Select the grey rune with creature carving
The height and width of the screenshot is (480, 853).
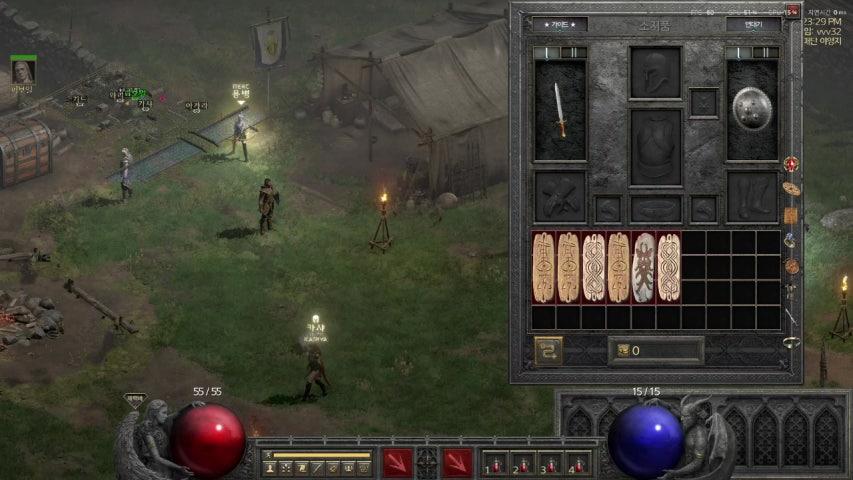644,268
